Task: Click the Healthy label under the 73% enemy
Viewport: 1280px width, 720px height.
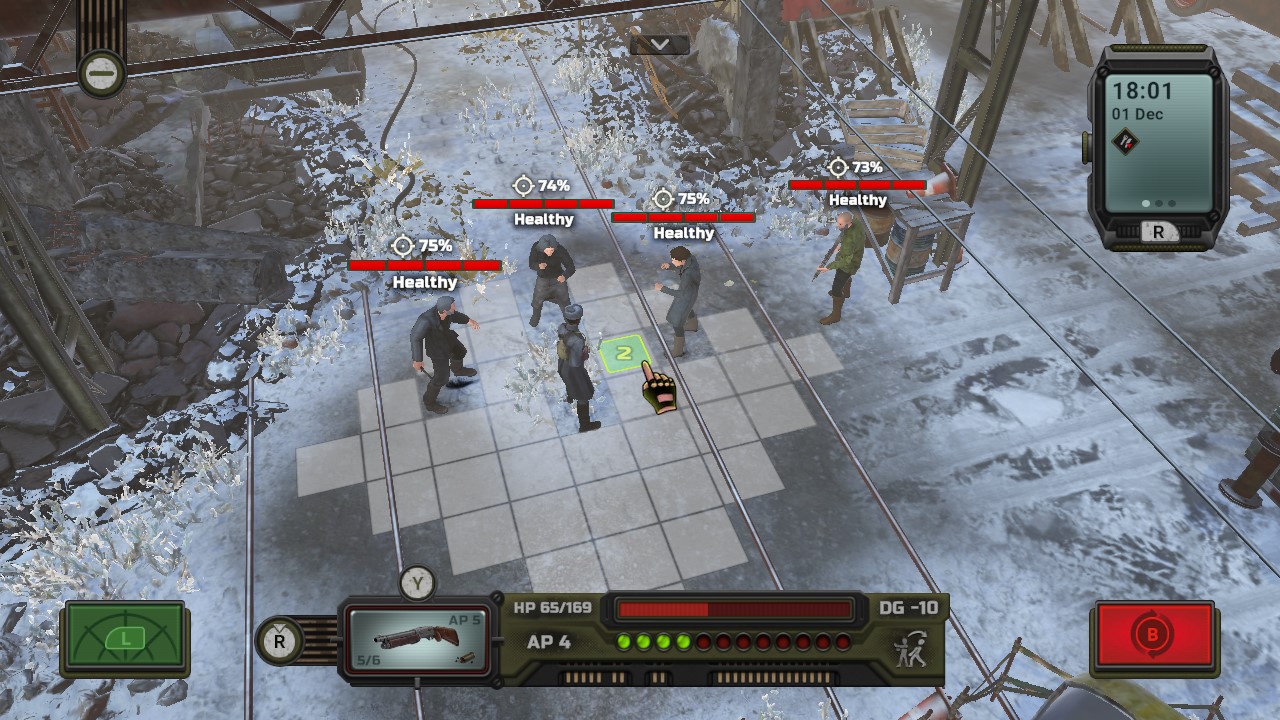Action: pyautogui.click(x=857, y=200)
